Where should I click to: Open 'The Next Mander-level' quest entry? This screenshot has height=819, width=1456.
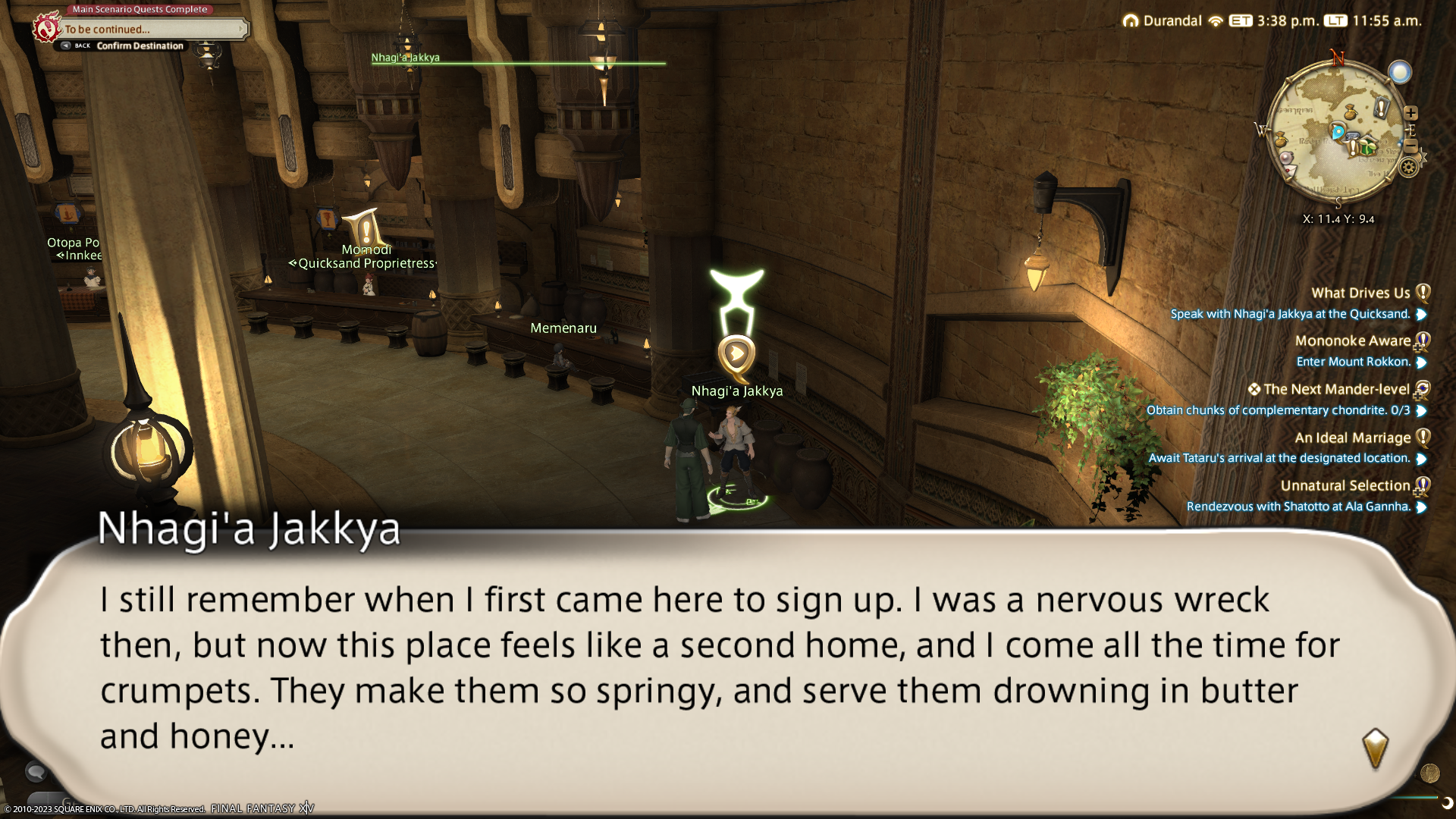[x=1336, y=390]
